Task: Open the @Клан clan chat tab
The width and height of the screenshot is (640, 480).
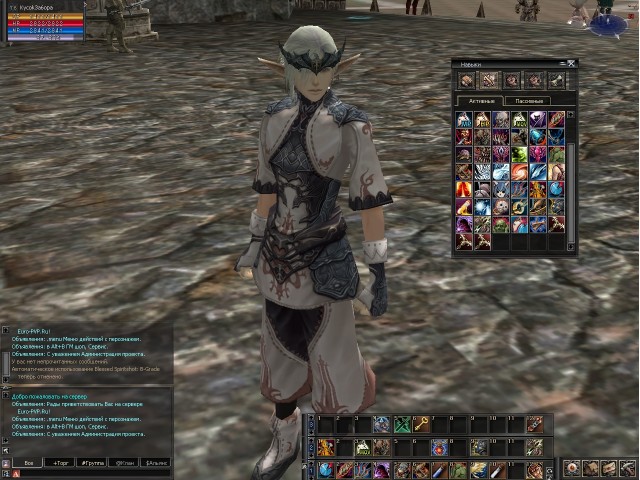Action: coord(124,463)
